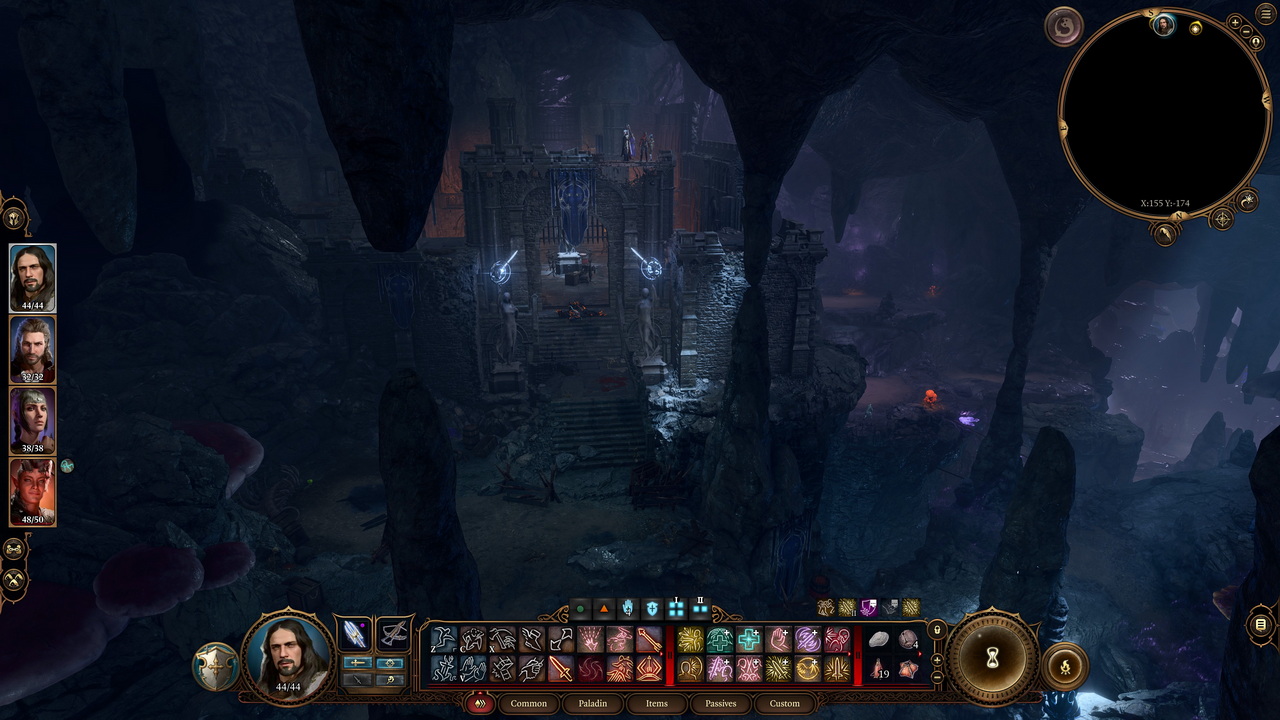Use the sword attack action icon
The height and width of the screenshot is (720, 1280).
[x=560, y=669]
